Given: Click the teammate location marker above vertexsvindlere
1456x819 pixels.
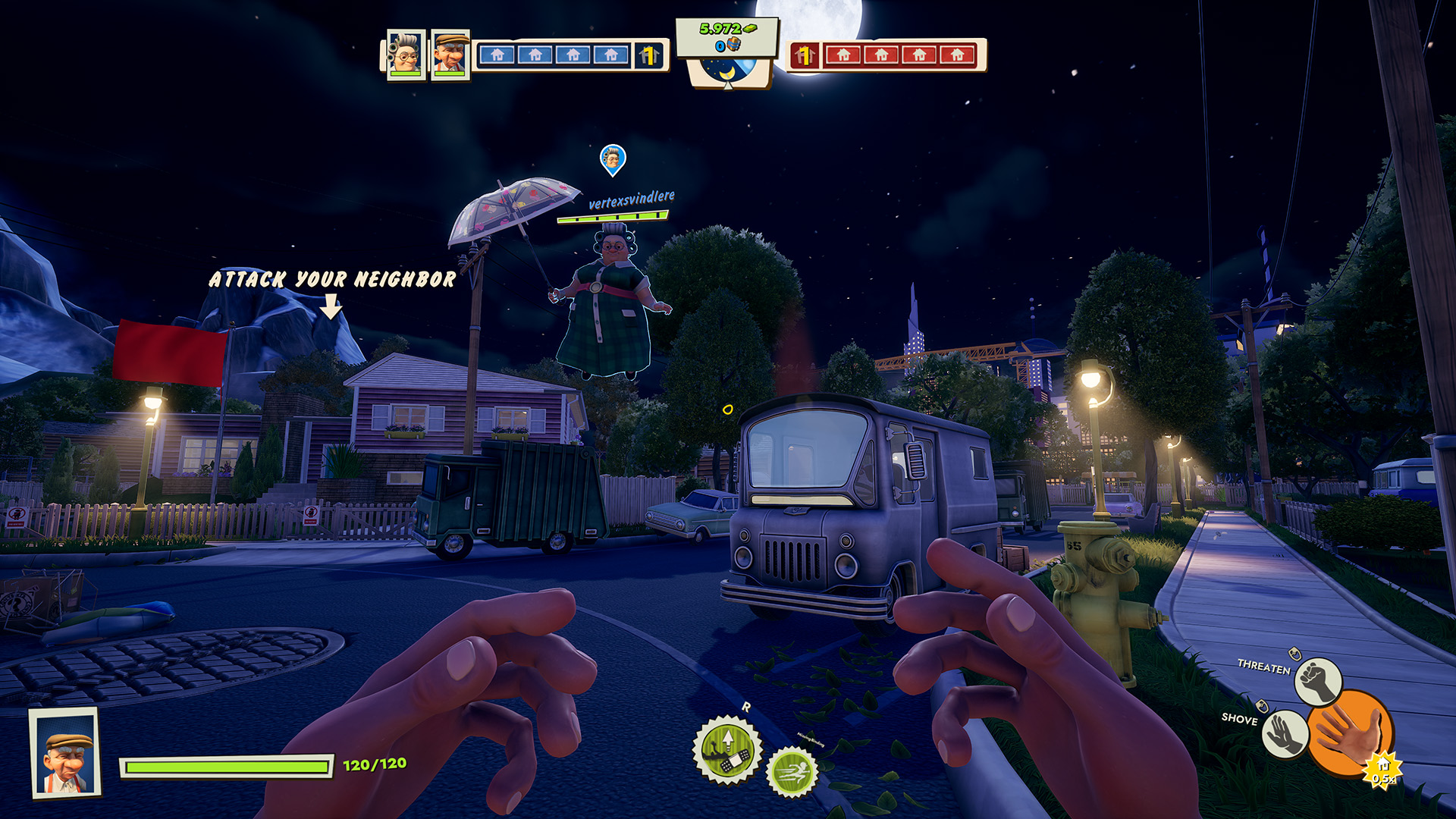Looking at the screenshot, I should pyautogui.click(x=613, y=159).
